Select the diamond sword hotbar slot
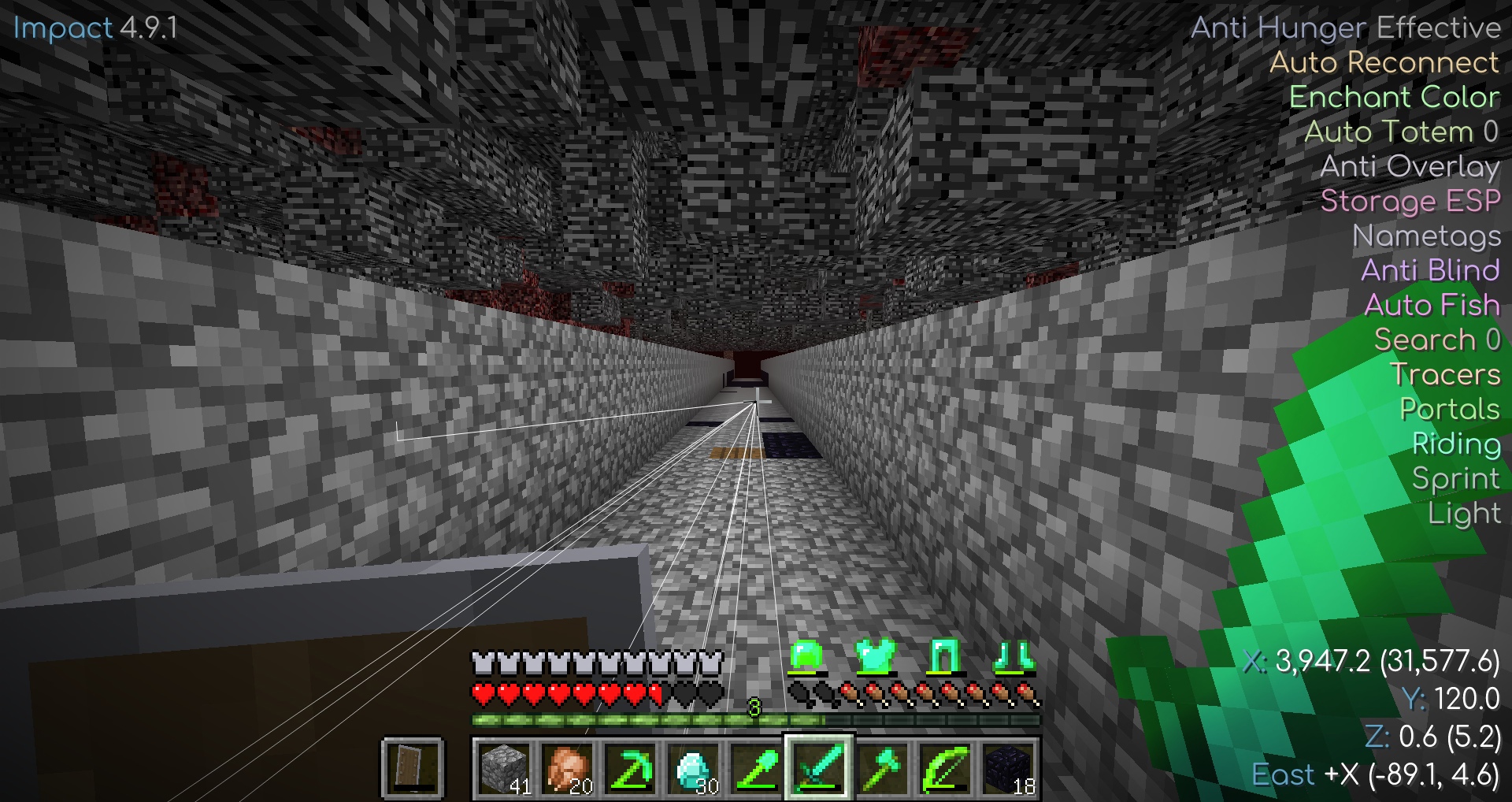Screen dimensions: 1512x802 point(819,768)
